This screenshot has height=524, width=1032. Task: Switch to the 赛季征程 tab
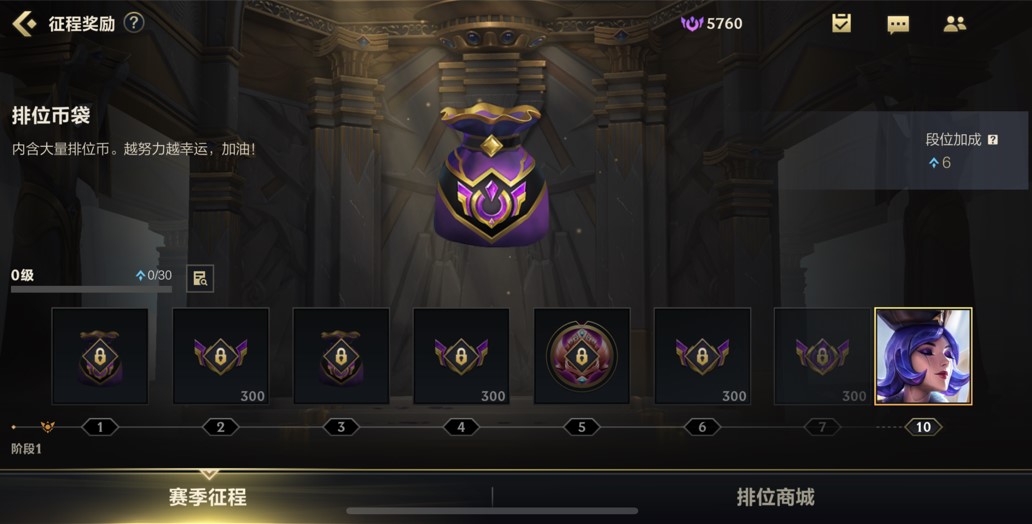(x=207, y=497)
